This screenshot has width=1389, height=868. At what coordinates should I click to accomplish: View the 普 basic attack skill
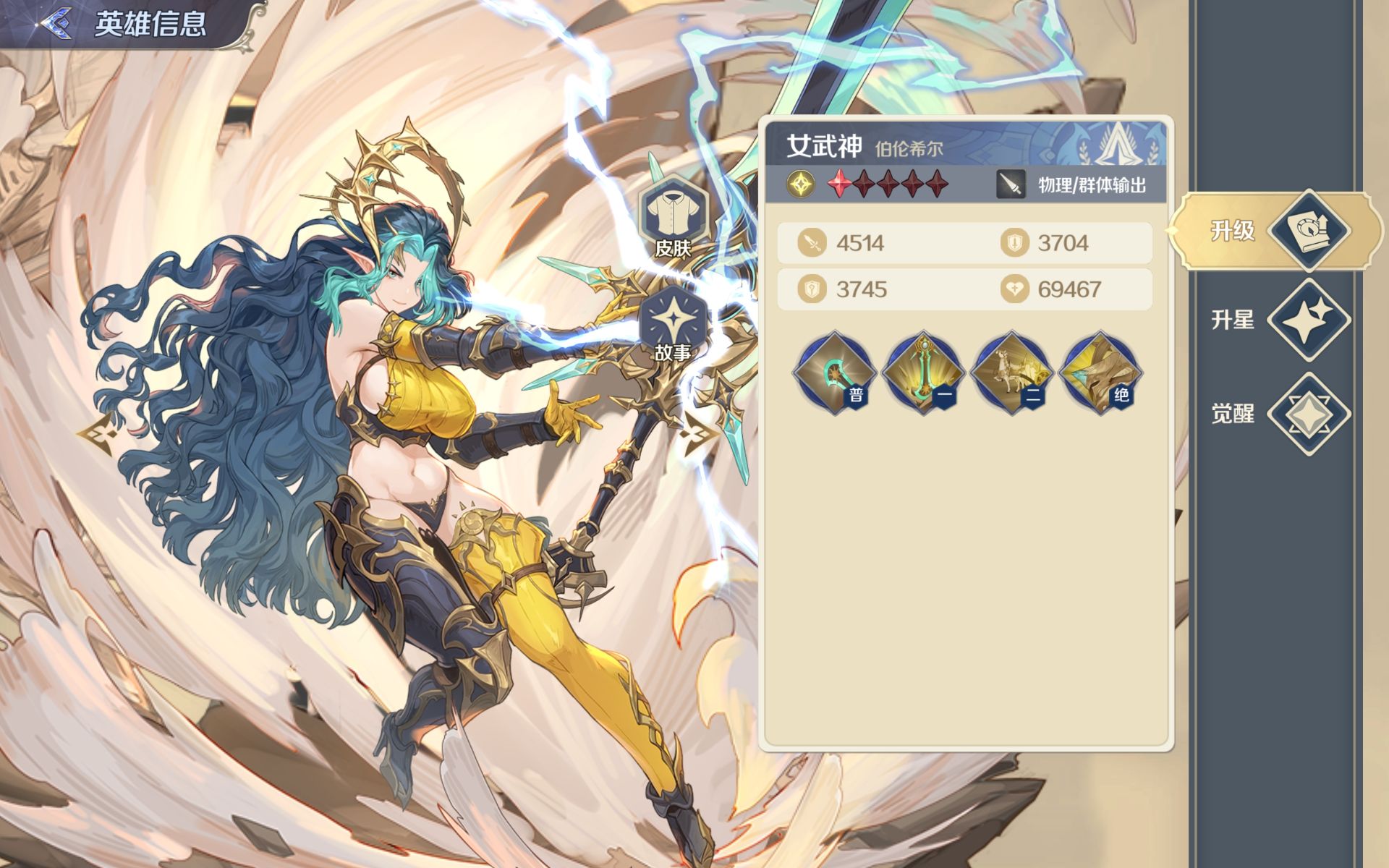point(835,373)
